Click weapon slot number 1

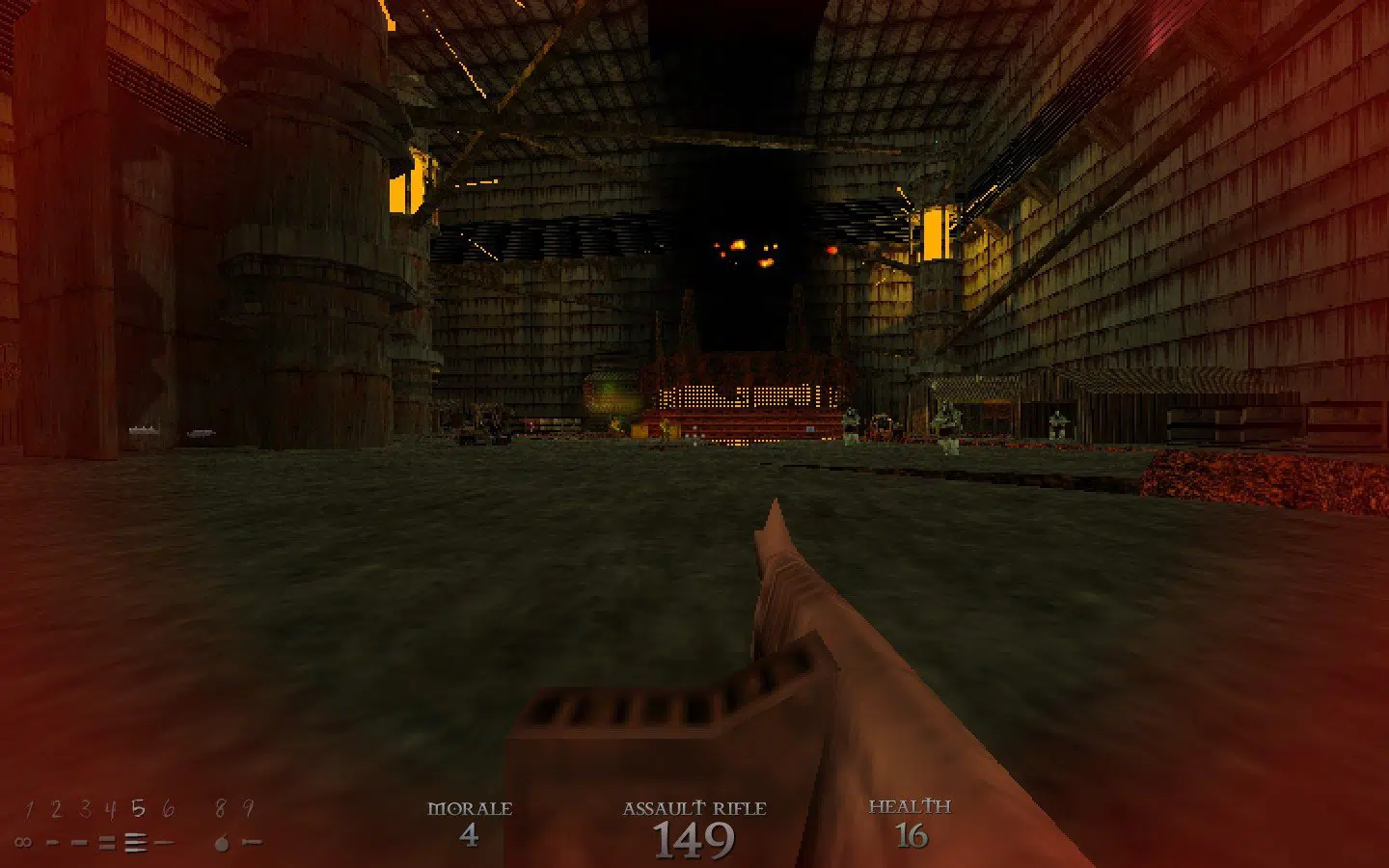[x=30, y=810]
